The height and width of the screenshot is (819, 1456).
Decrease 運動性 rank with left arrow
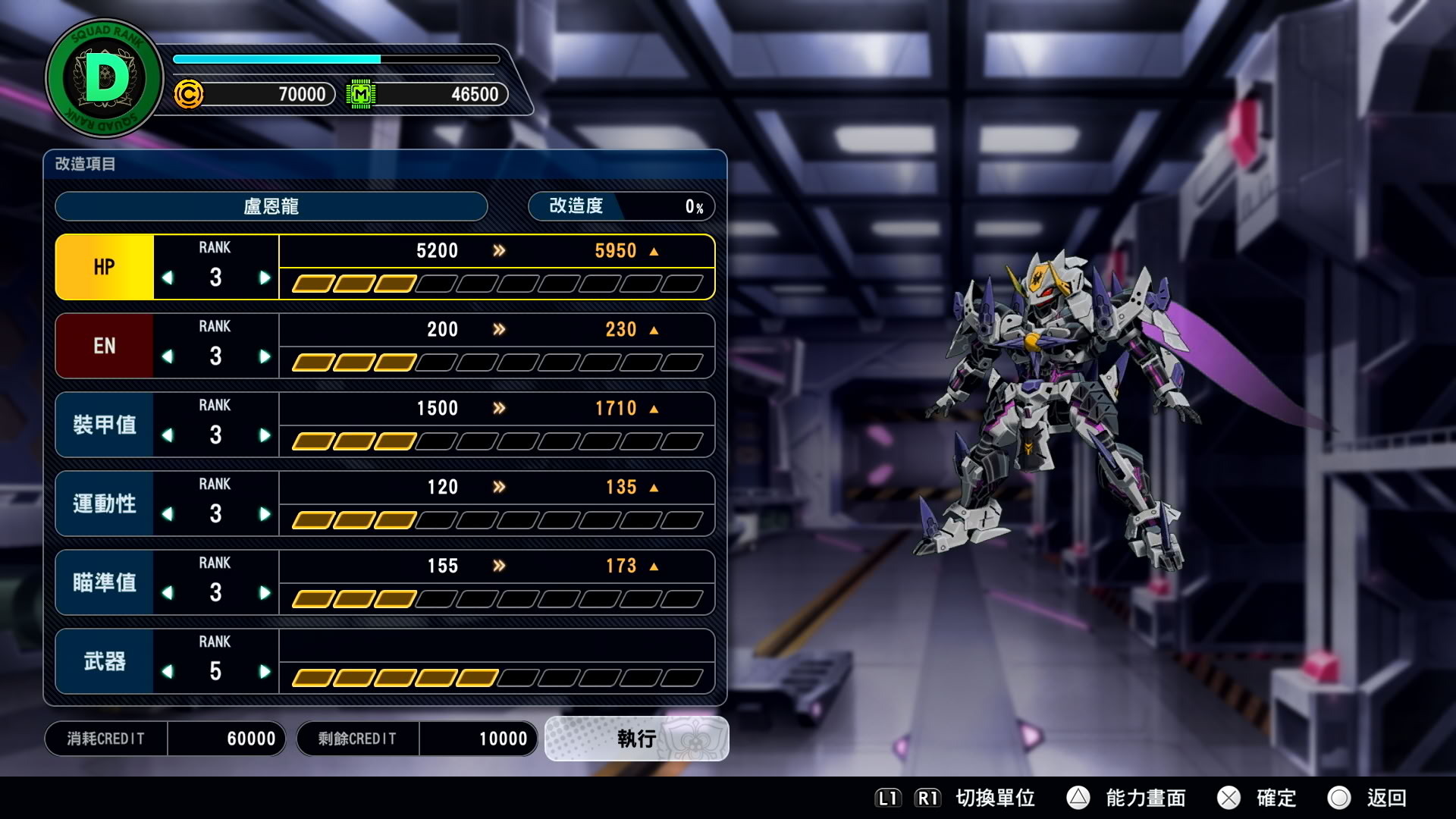(168, 514)
